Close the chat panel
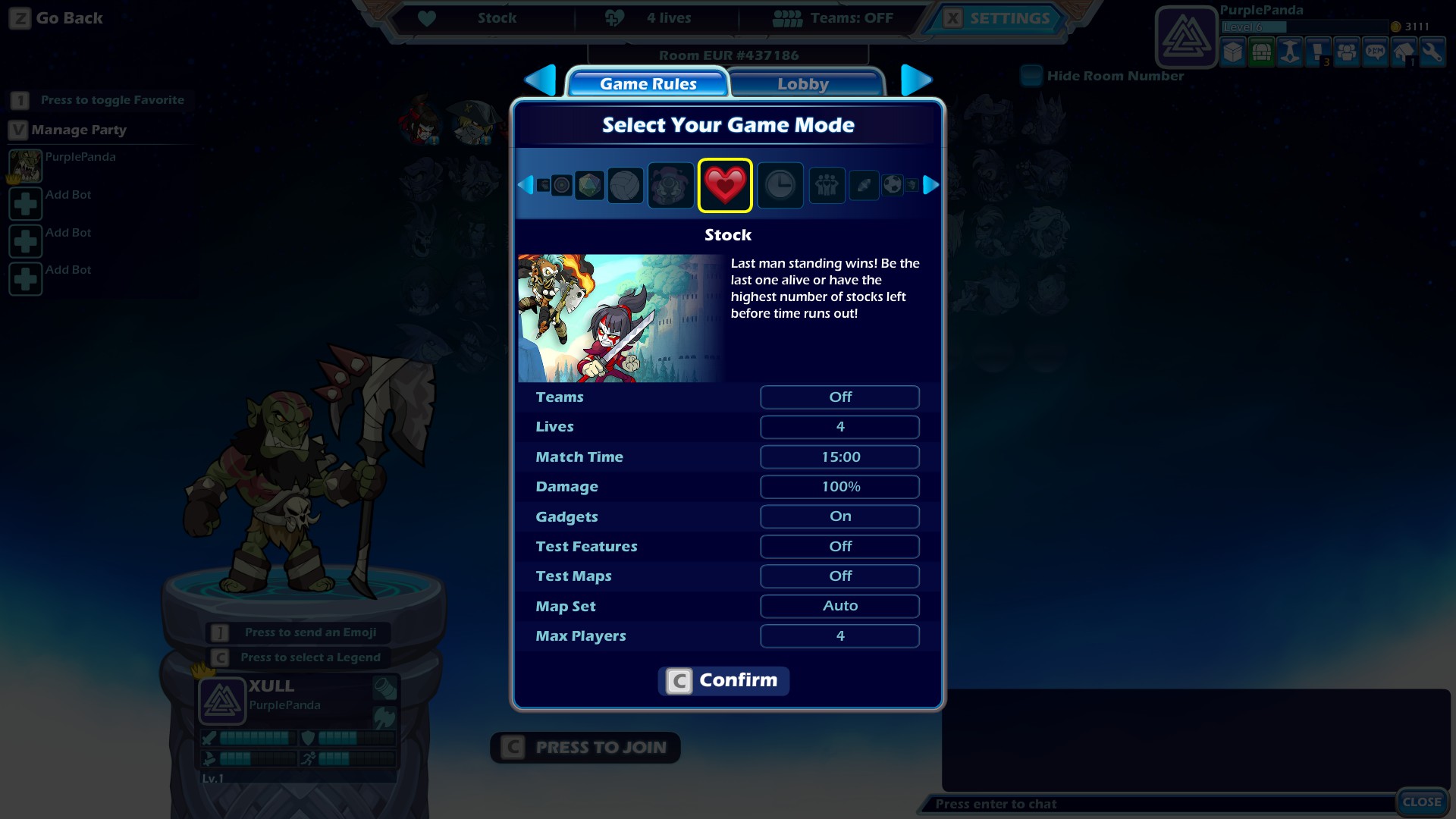The width and height of the screenshot is (1456, 819). pos(1421,802)
